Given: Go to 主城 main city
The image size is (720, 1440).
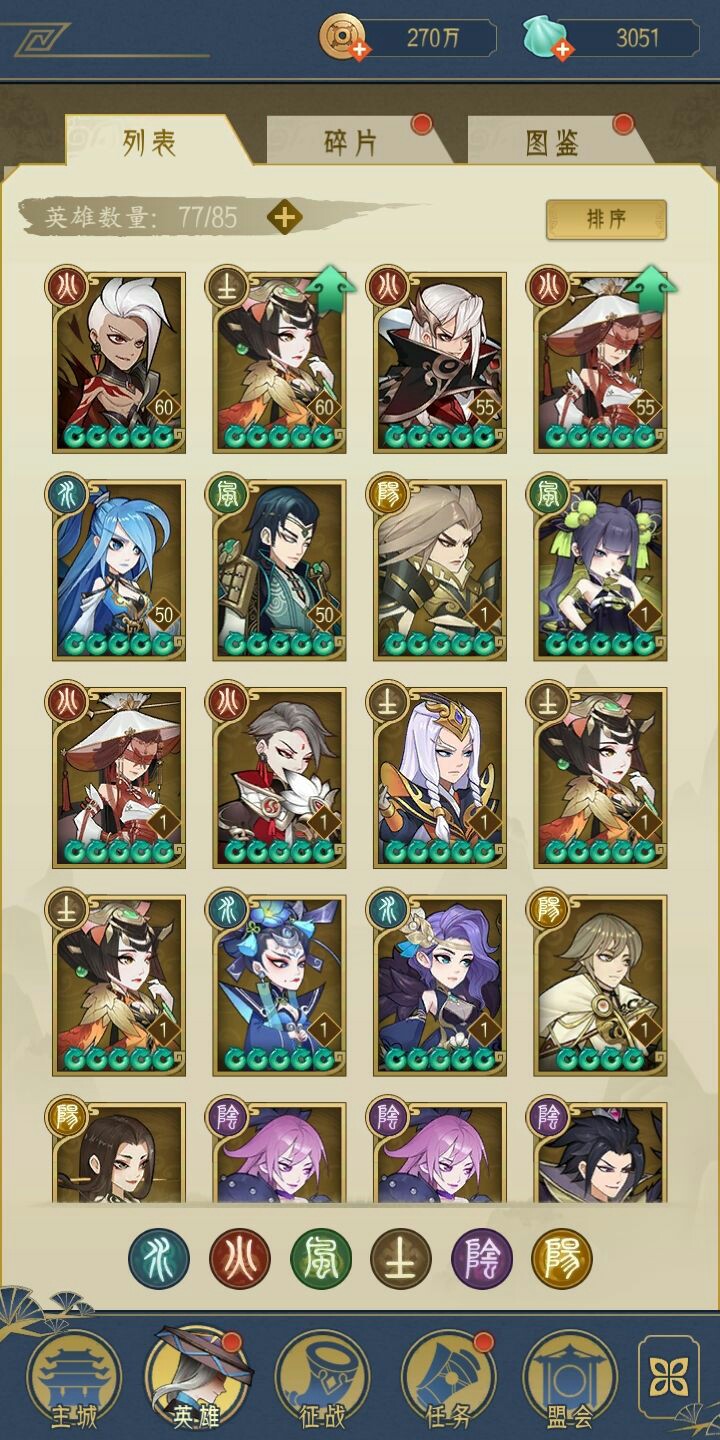Looking at the screenshot, I should coord(73,1380).
